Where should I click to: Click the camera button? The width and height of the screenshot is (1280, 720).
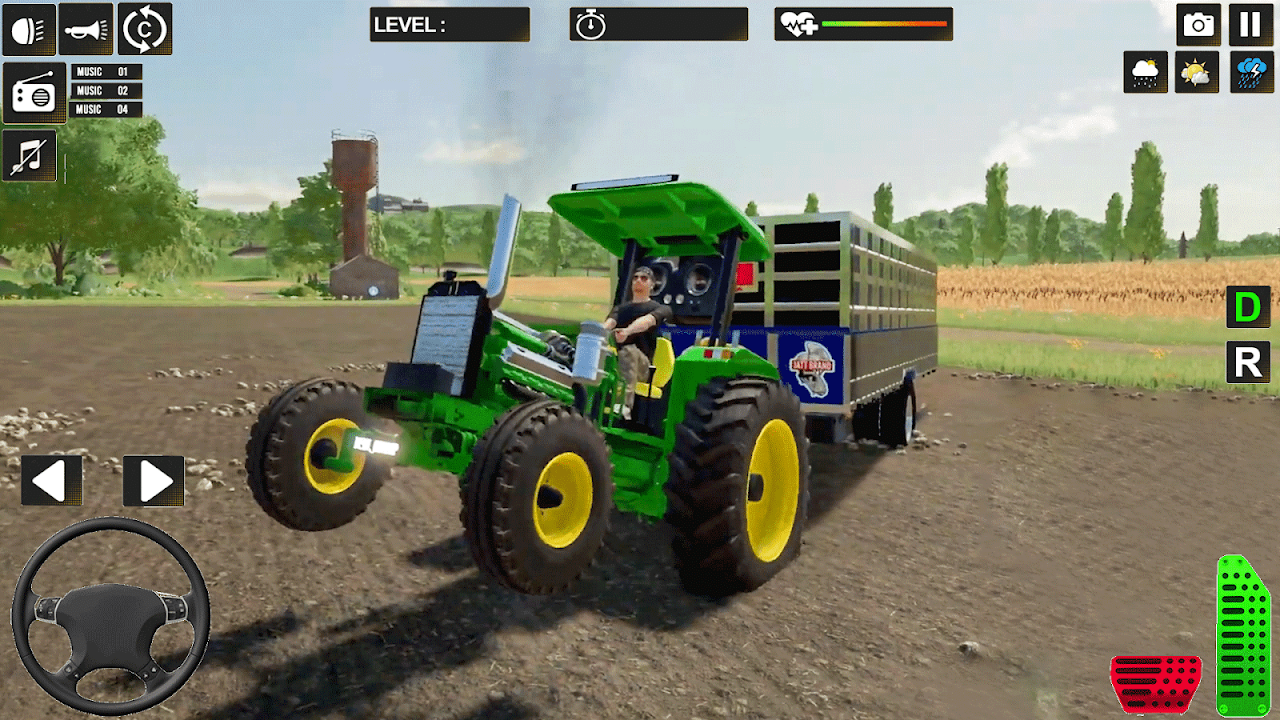pos(1198,25)
